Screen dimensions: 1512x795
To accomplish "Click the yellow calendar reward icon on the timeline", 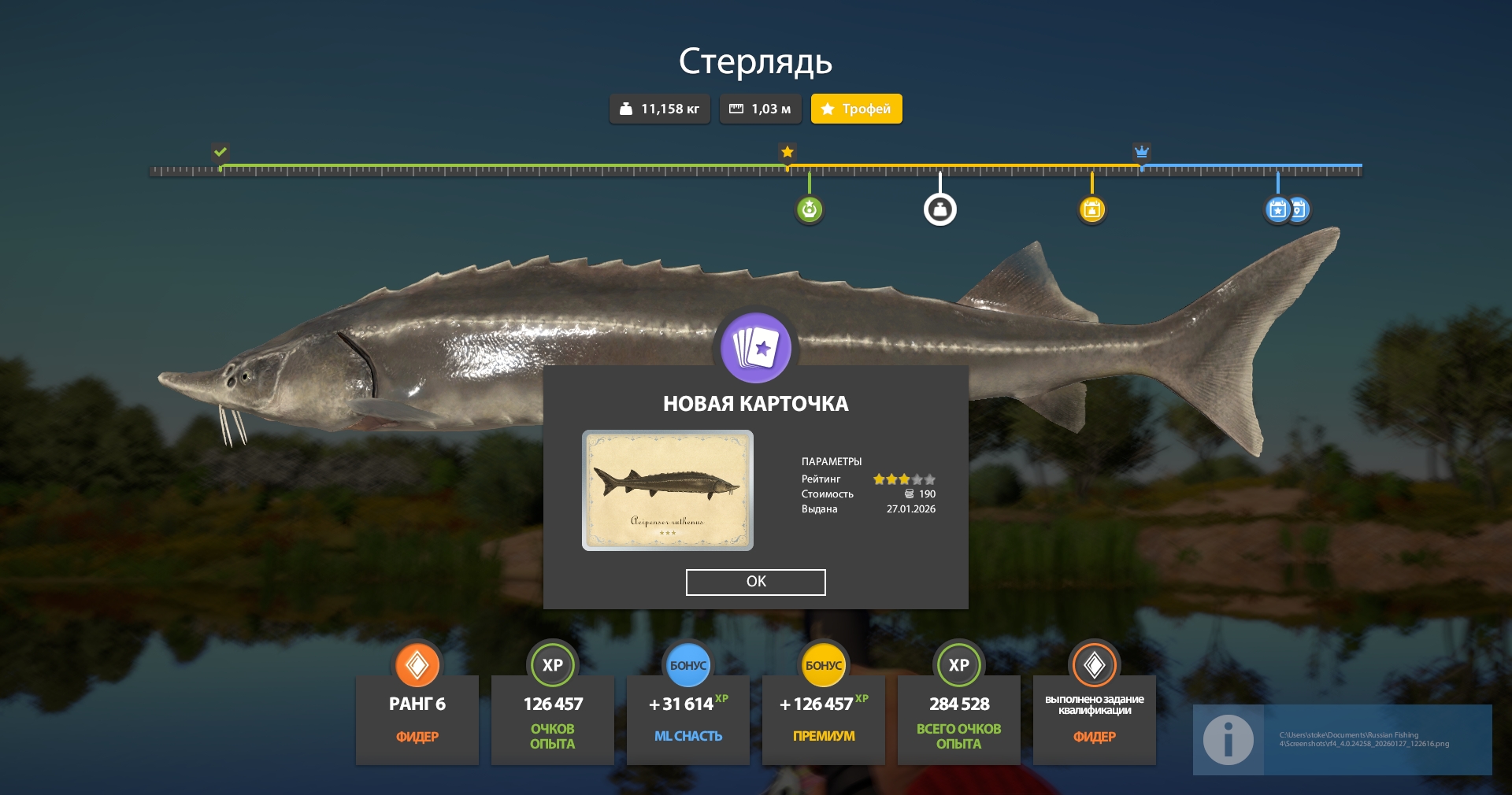I will [x=1091, y=209].
